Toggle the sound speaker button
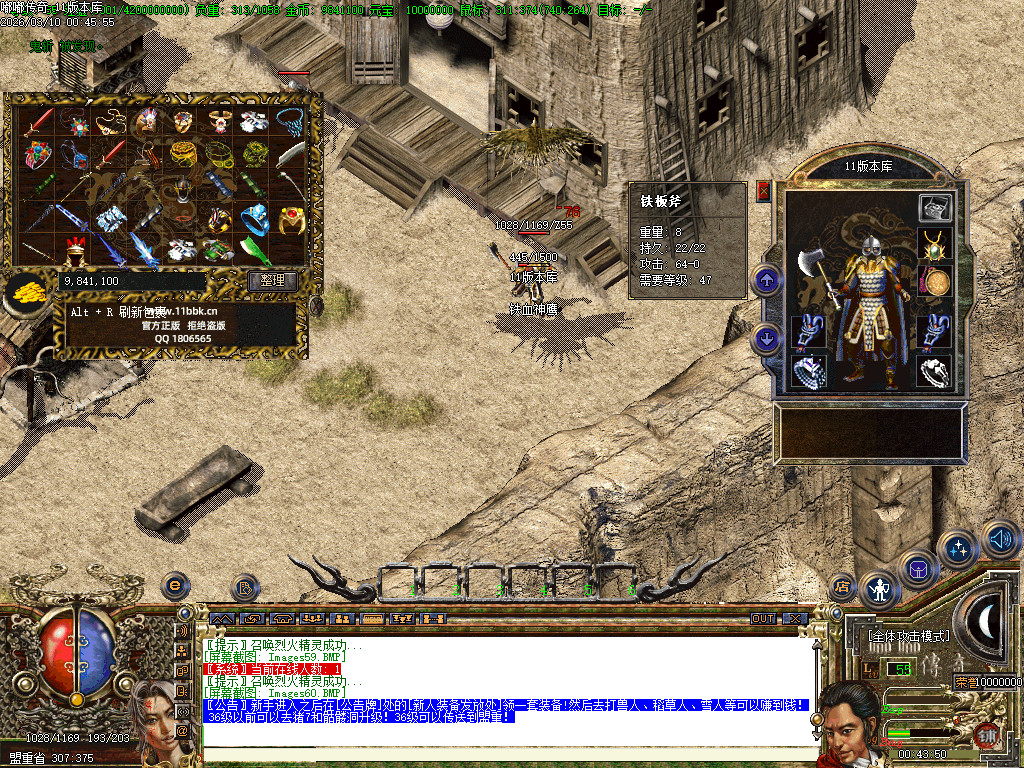Viewport: 1024px width, 768px height. [1001, 540]
